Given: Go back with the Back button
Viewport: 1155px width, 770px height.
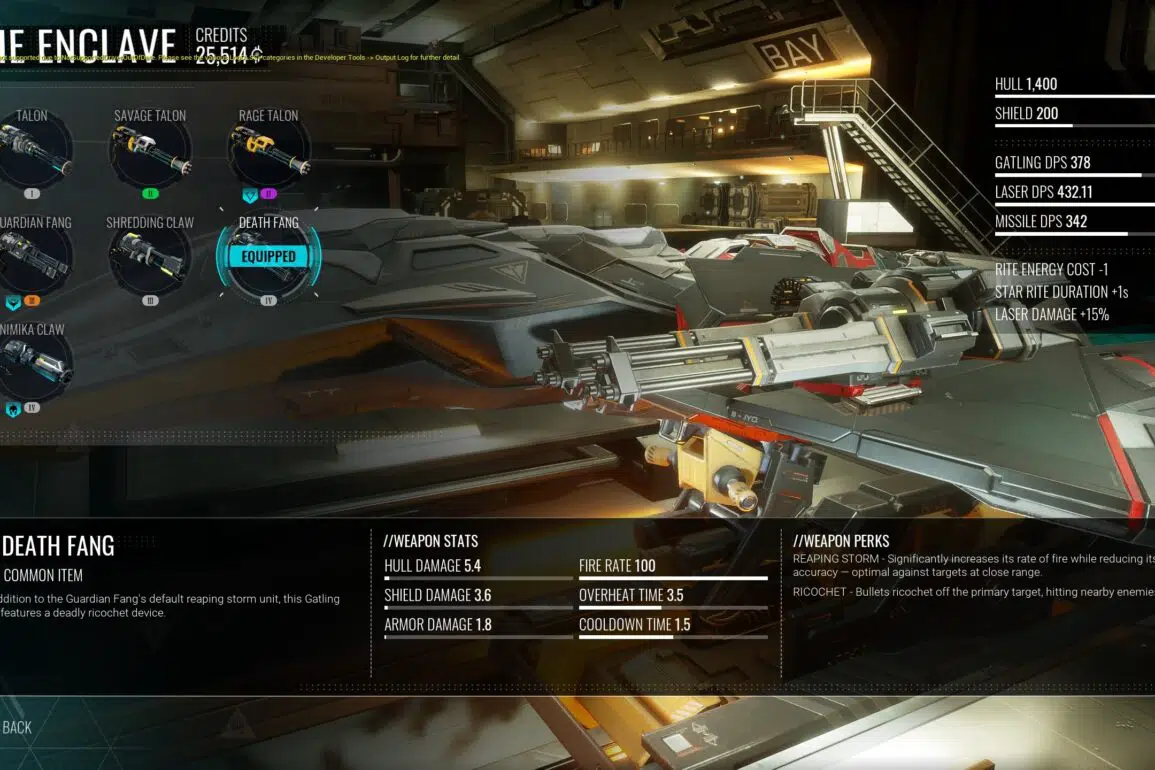Looking at the screenshot, I should click(x=17, y=727).
